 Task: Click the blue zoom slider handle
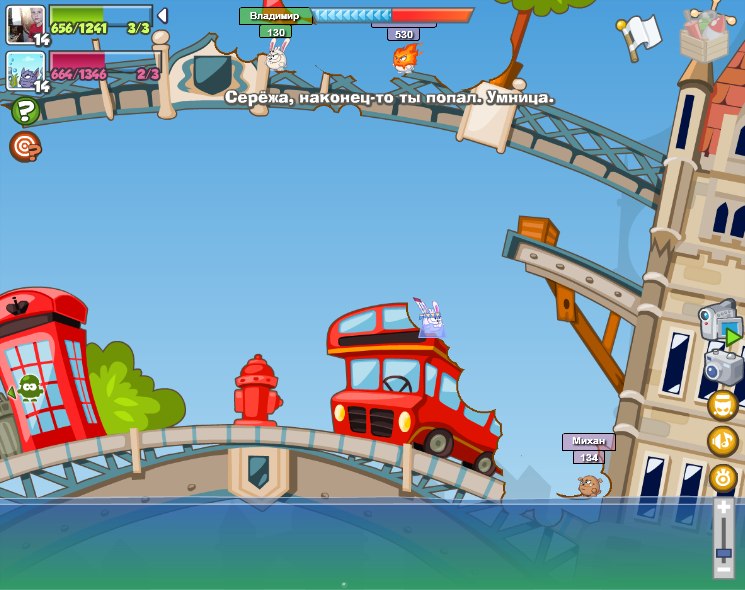pyautogui.click(x=723, y=549)
